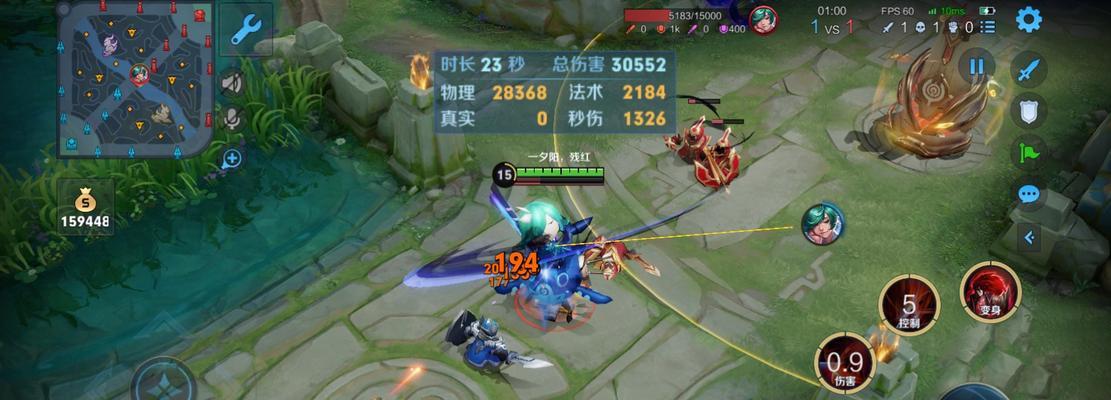Image resolution: width=1111 pixels, height=400 pixels.
Task: Tap the shield defend signal icon
Action: coord(1028,111)
